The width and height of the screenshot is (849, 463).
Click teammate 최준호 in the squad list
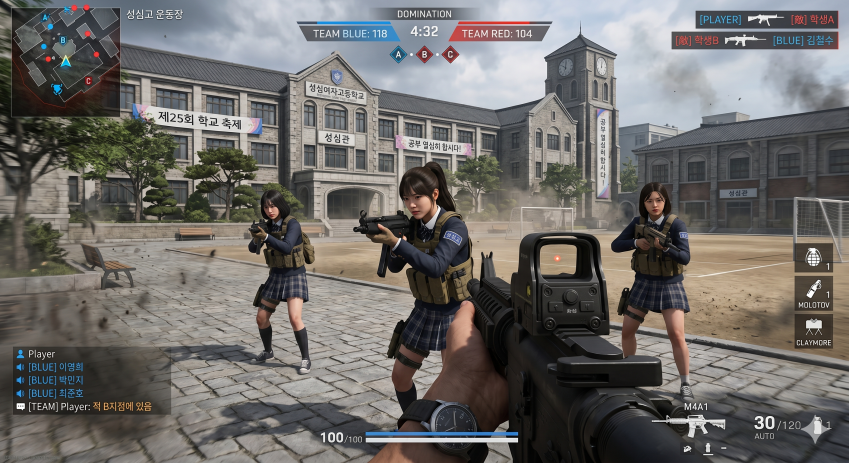click(x=62, y=393)
